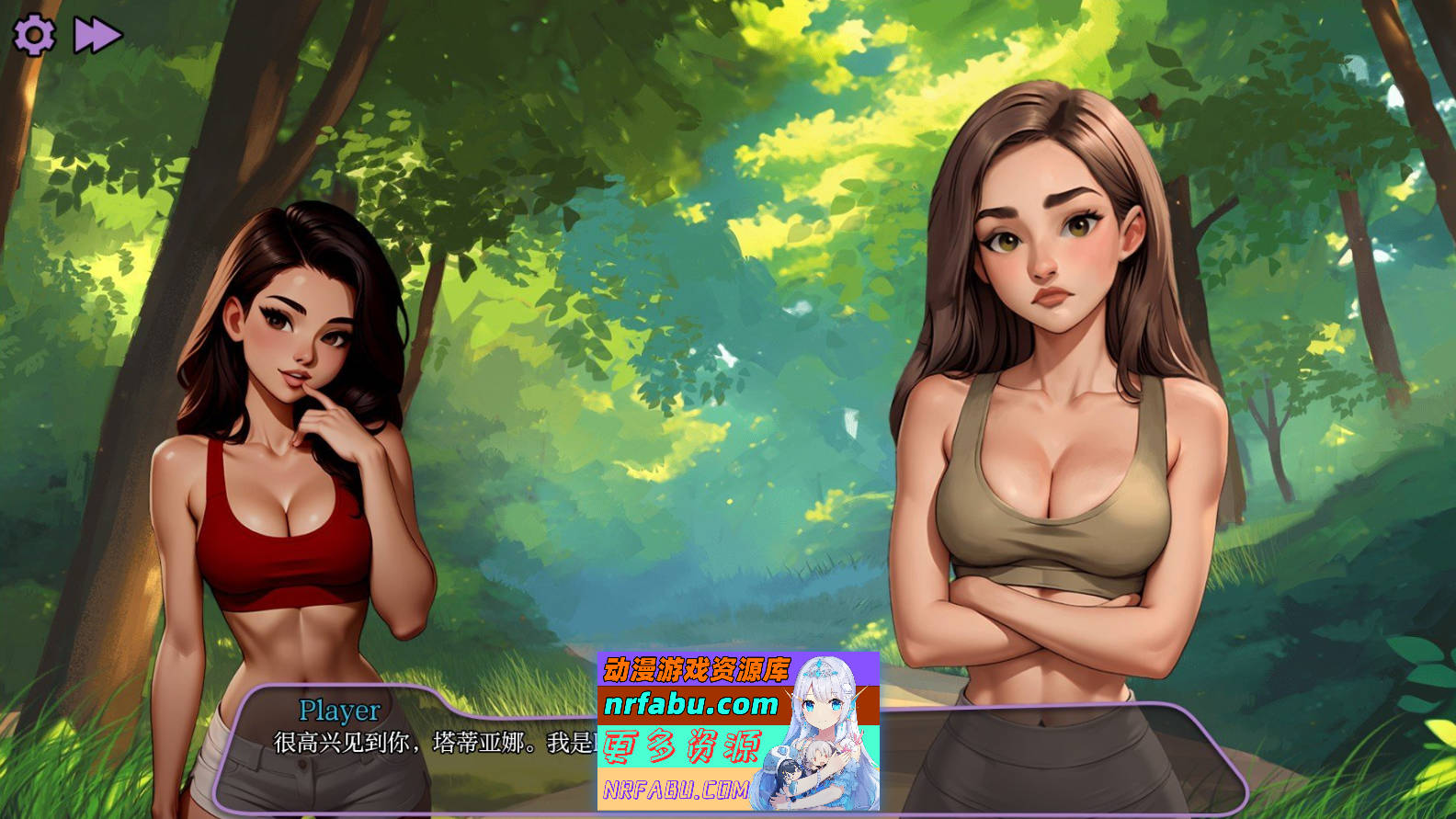Enable skip mode with the fast-forward icon
This screenshot has width=1456, height=819.
coord(97,35)
